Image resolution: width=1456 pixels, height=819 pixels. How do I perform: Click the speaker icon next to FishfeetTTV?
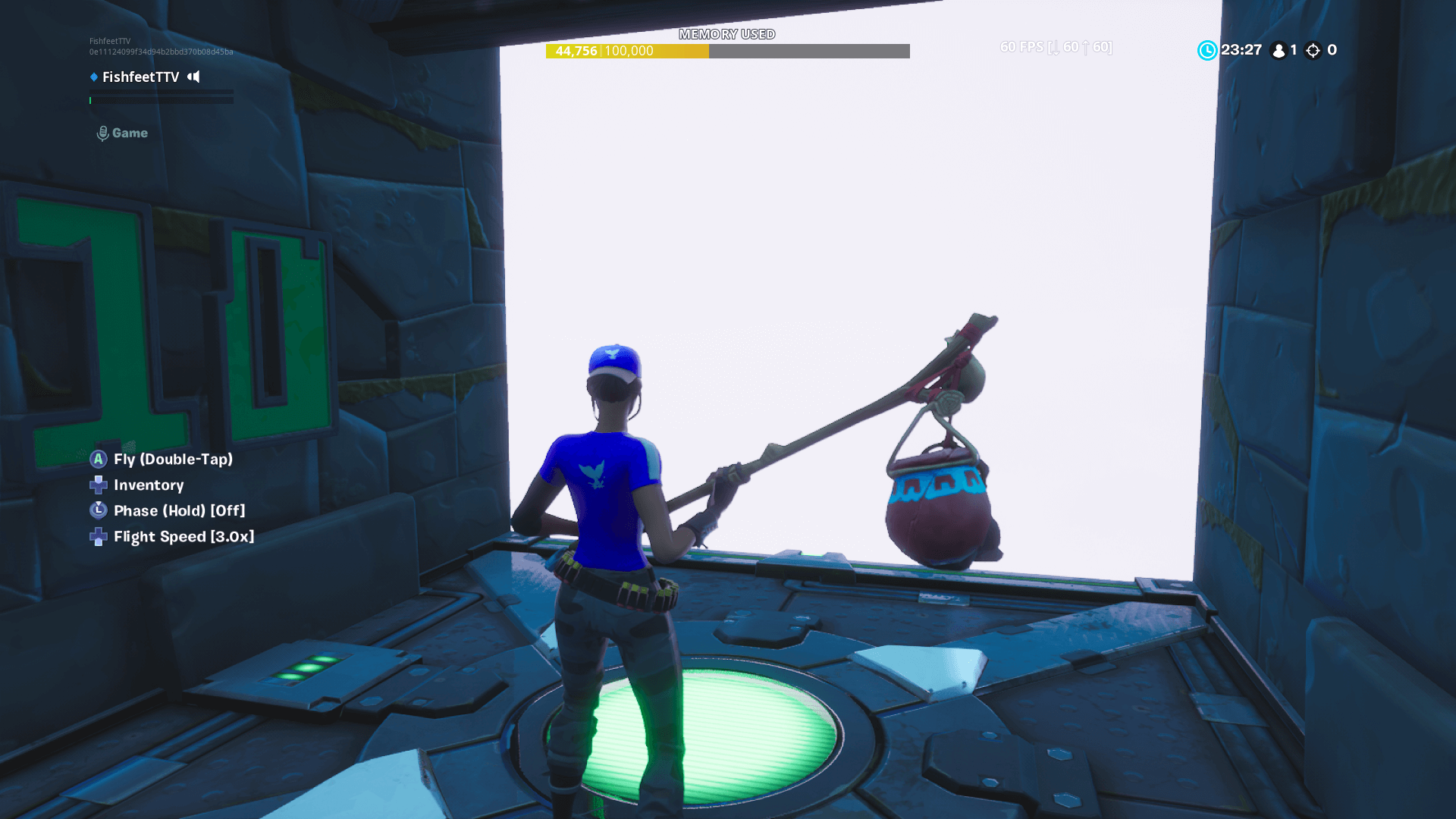point(192,77)
